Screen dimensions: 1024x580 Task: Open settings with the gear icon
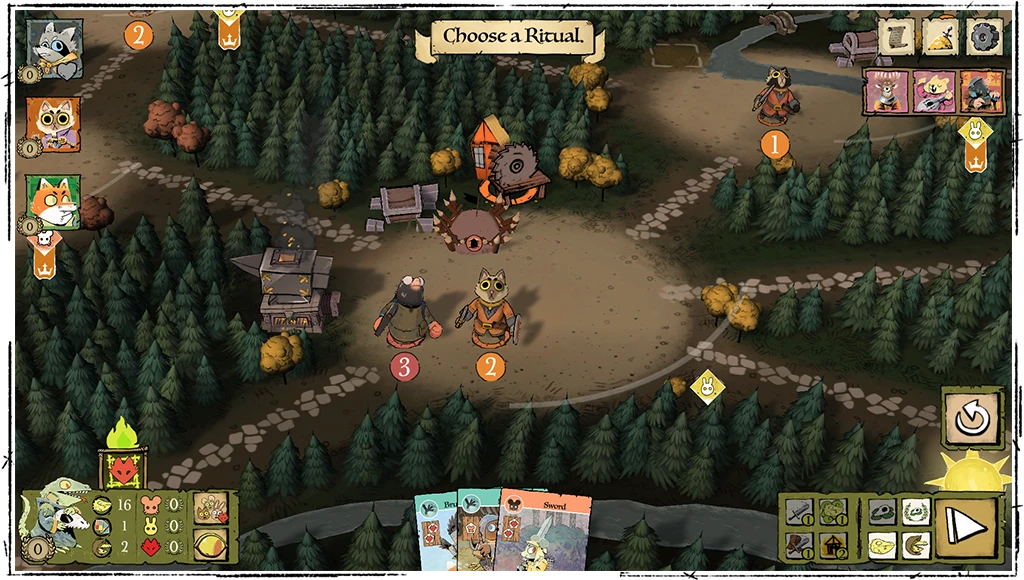pos(985,36)
